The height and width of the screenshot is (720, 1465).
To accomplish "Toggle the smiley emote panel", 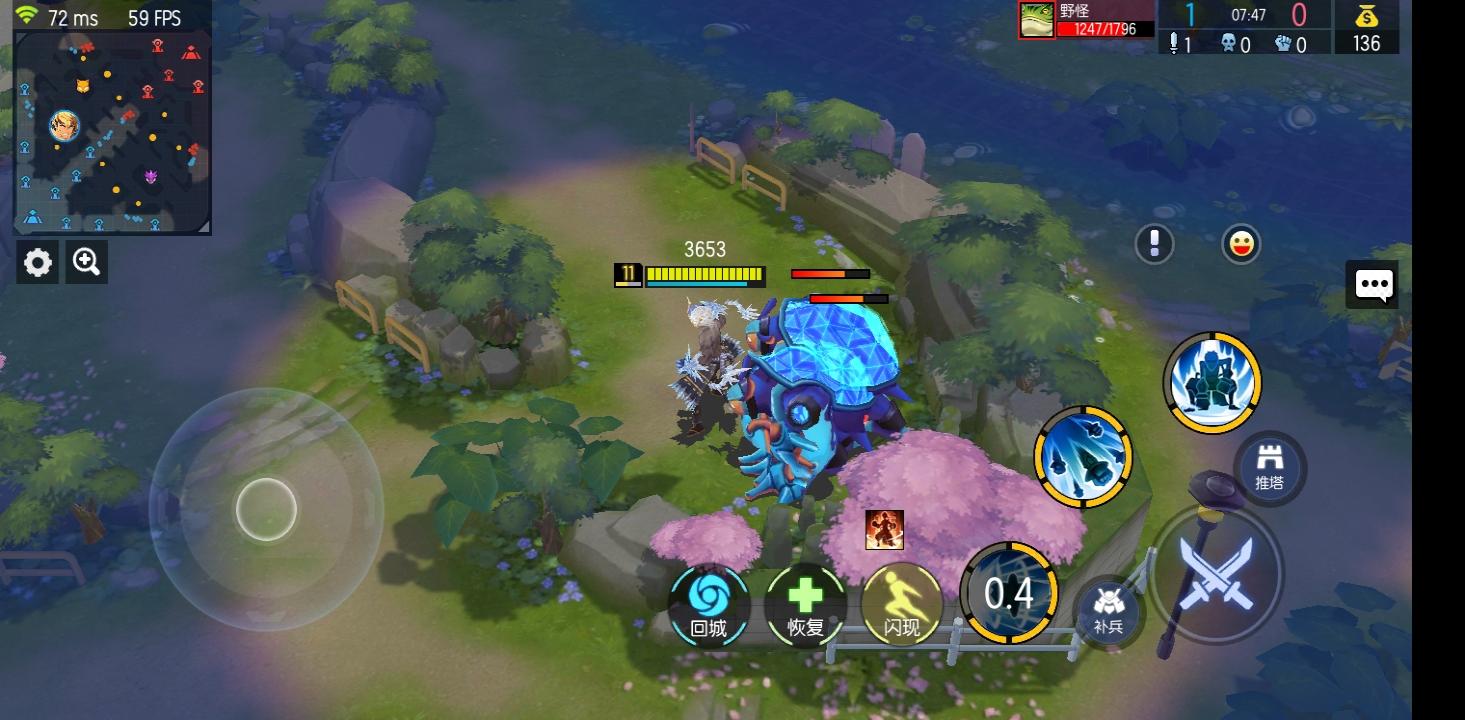I will click(x=1240, y=244).
